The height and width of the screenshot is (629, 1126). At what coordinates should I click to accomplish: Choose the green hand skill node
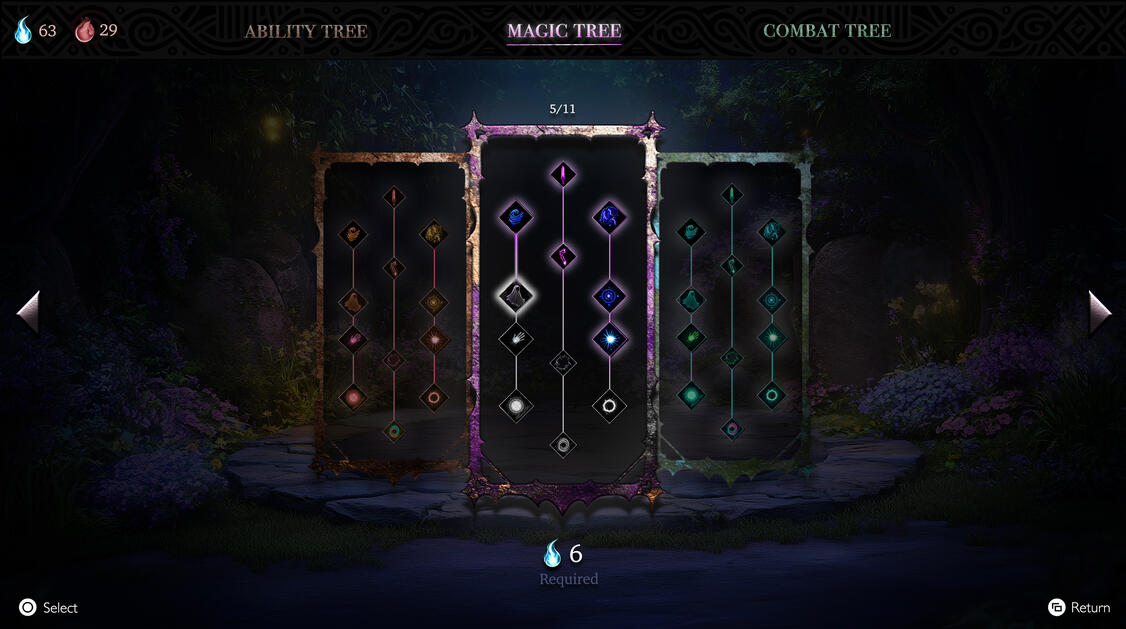691,337
